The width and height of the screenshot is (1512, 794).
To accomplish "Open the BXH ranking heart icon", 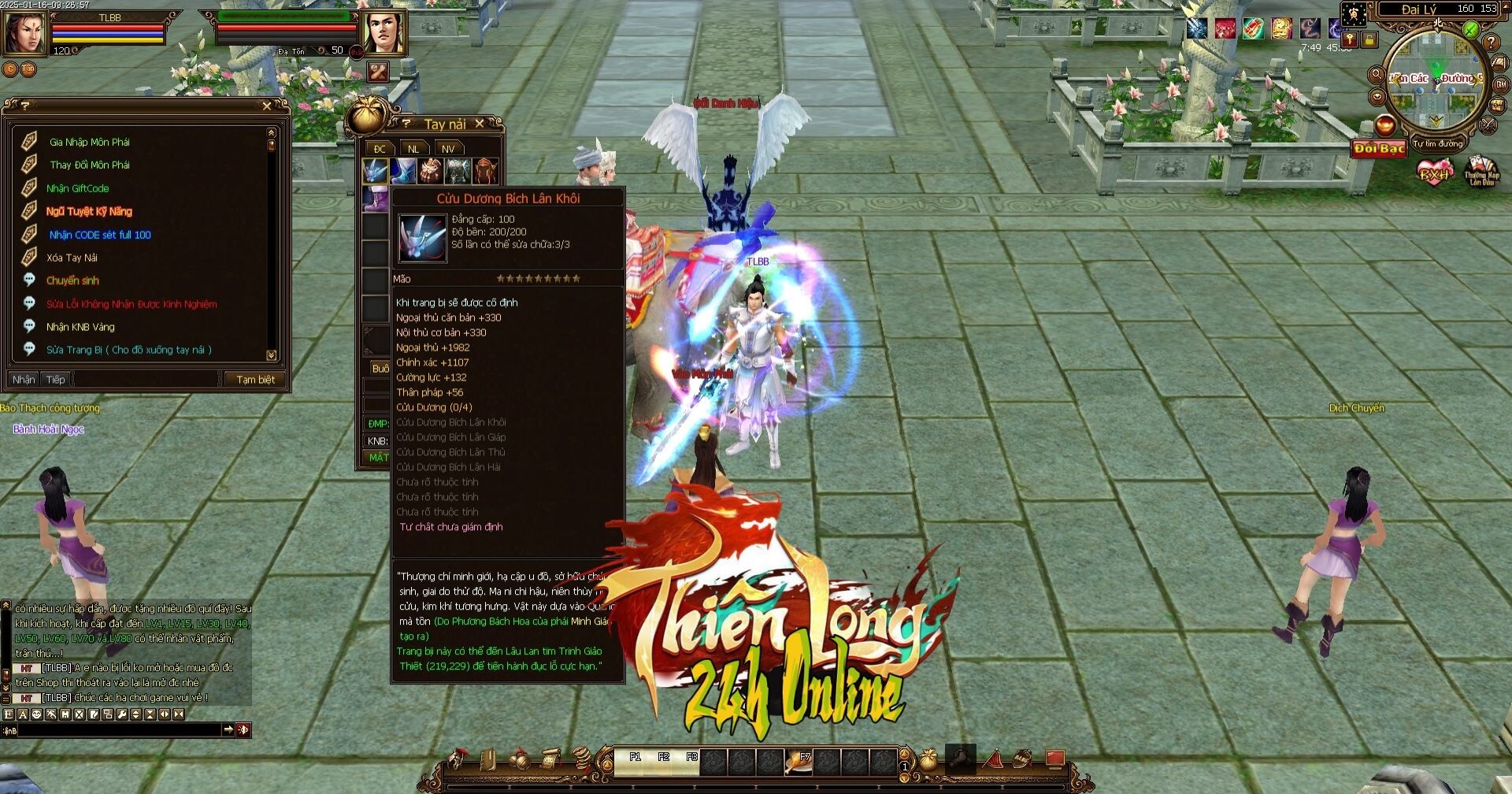I will click(x=1433, y=172).
